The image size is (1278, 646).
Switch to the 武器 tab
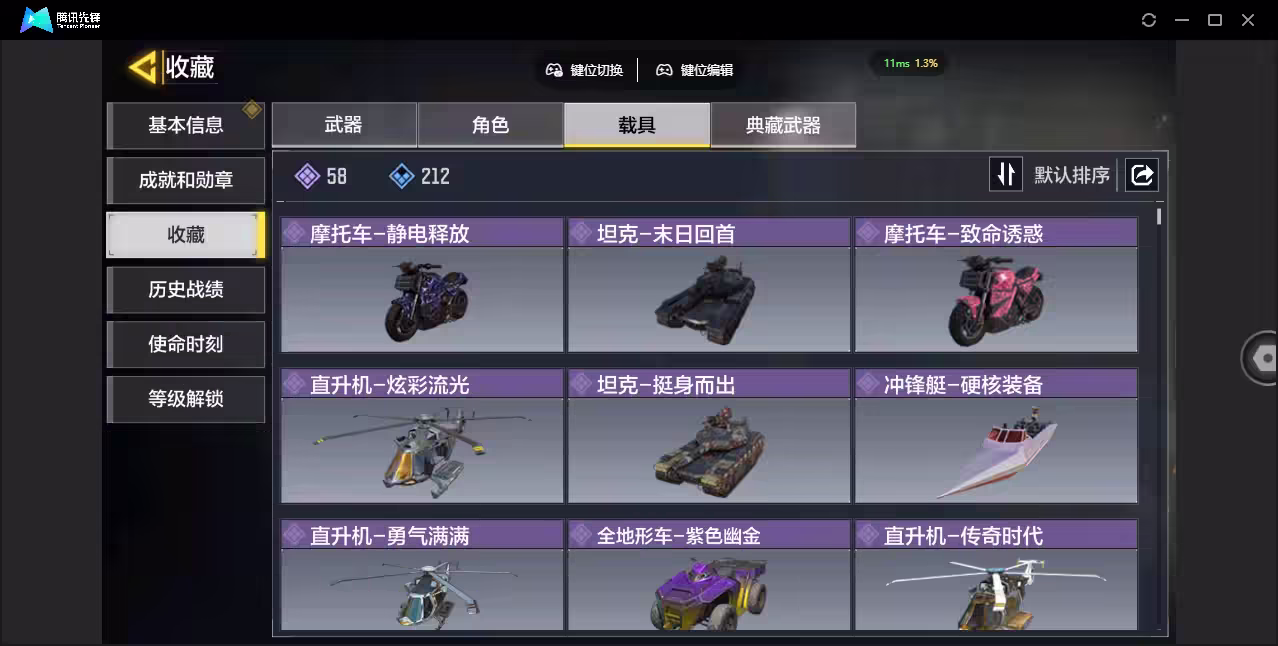[x=343, y=125]
